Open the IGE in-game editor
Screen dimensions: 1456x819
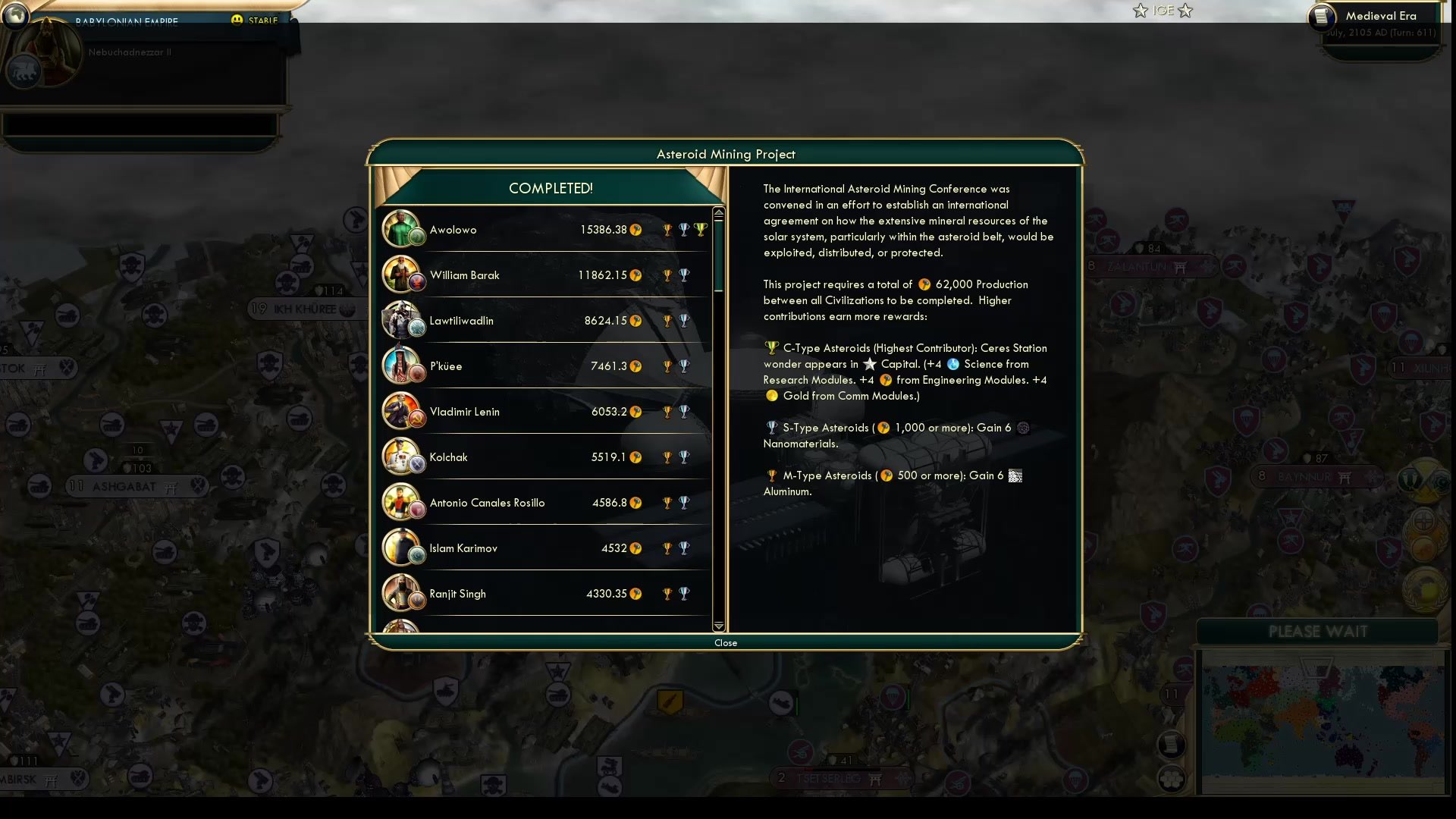(x=1163, y=11)
